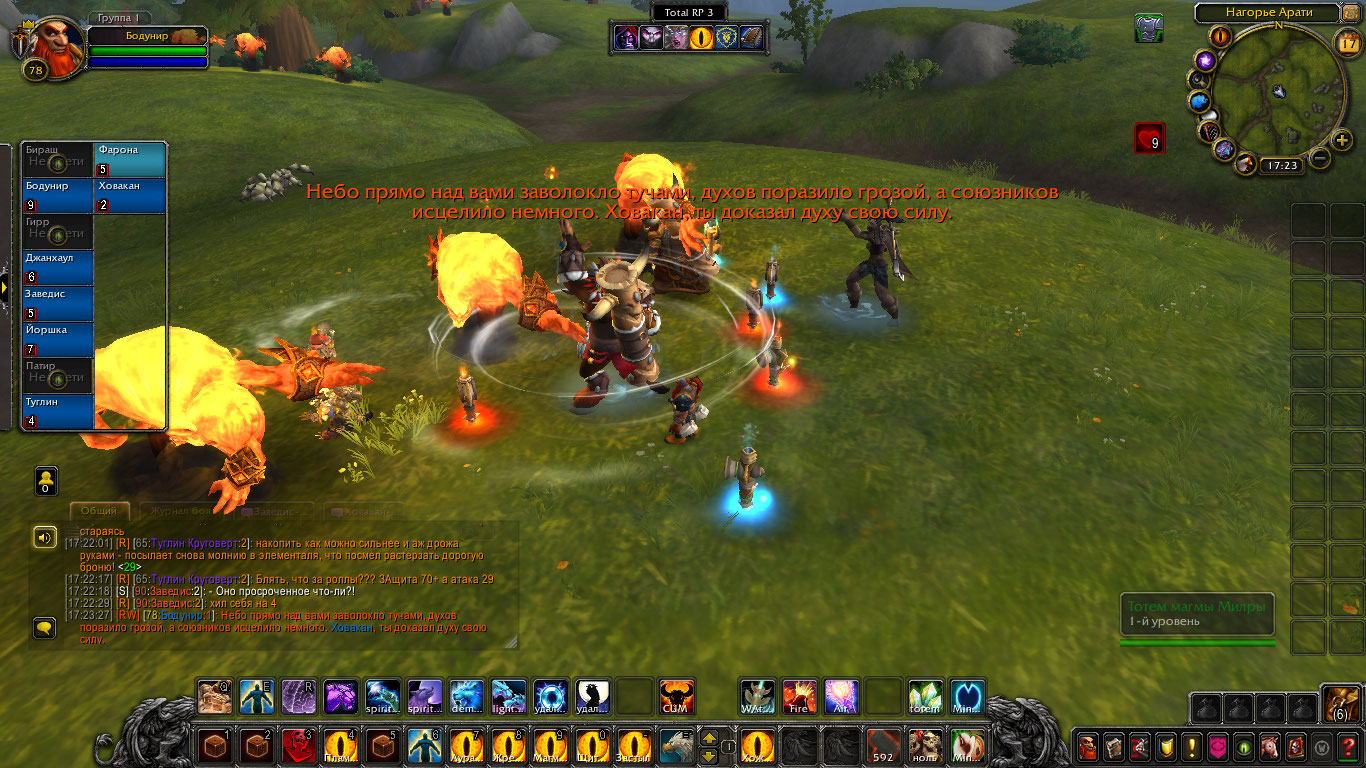The image size is (1366, 768).
Task: Use the CUM bull-head ability icon
Action: 677,696
